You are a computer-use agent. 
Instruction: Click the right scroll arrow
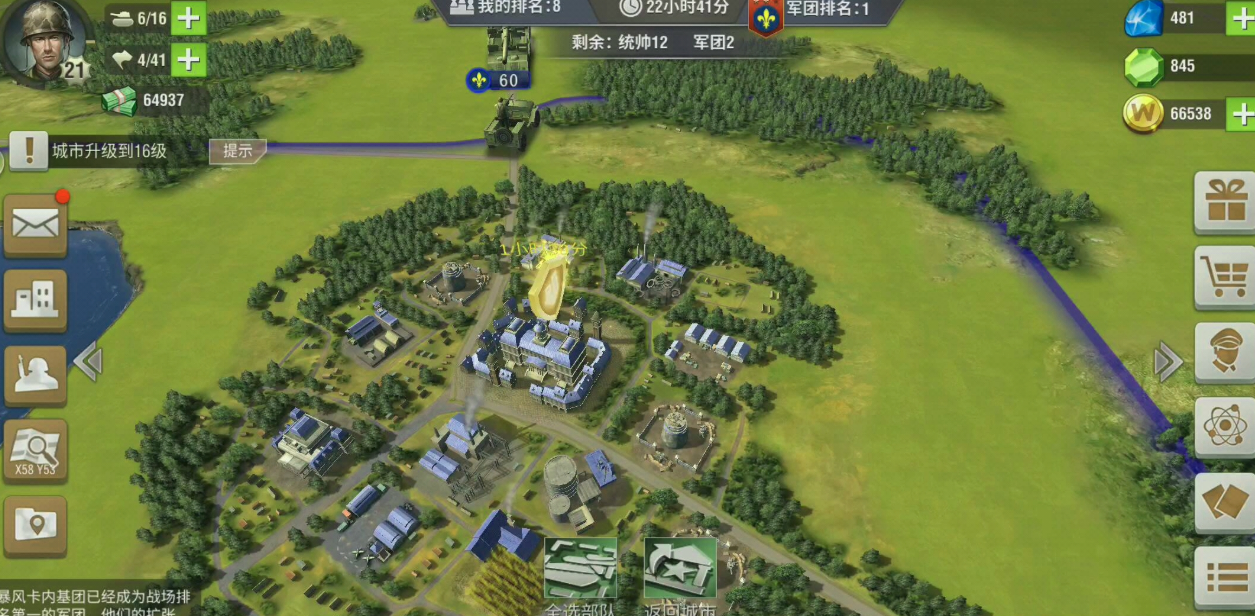pos(1167,362)
